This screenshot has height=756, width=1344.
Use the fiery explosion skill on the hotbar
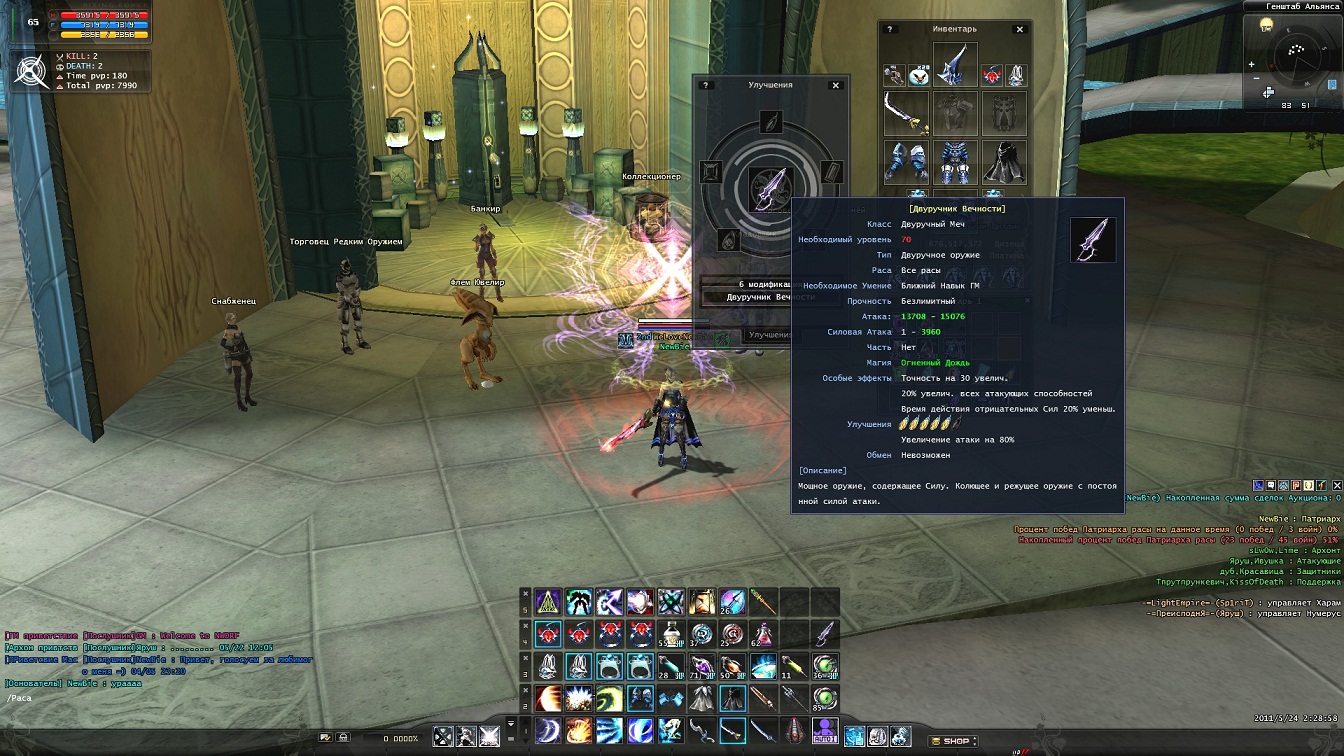point(579,731)
